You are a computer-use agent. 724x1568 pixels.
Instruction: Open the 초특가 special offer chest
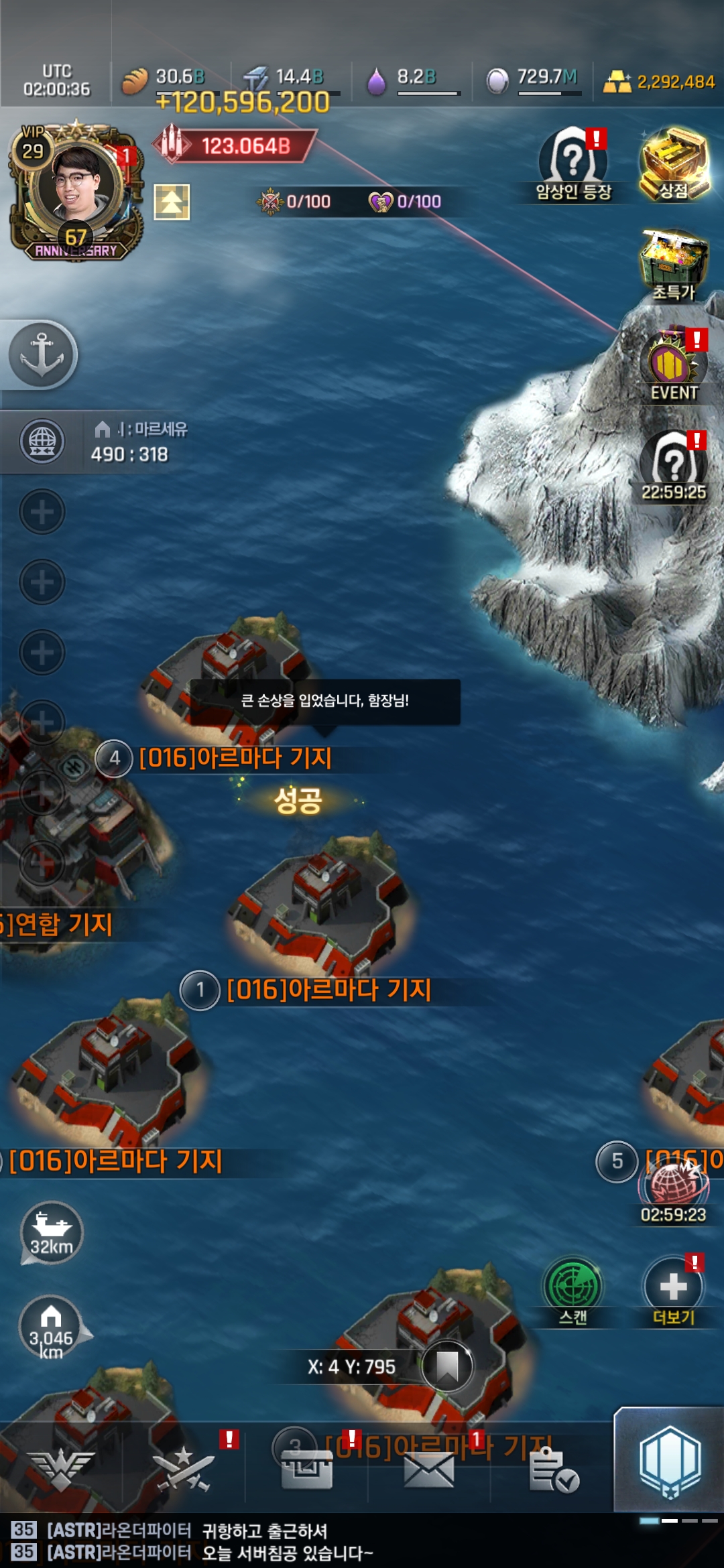pyautogui.click(x=674, y=265)
